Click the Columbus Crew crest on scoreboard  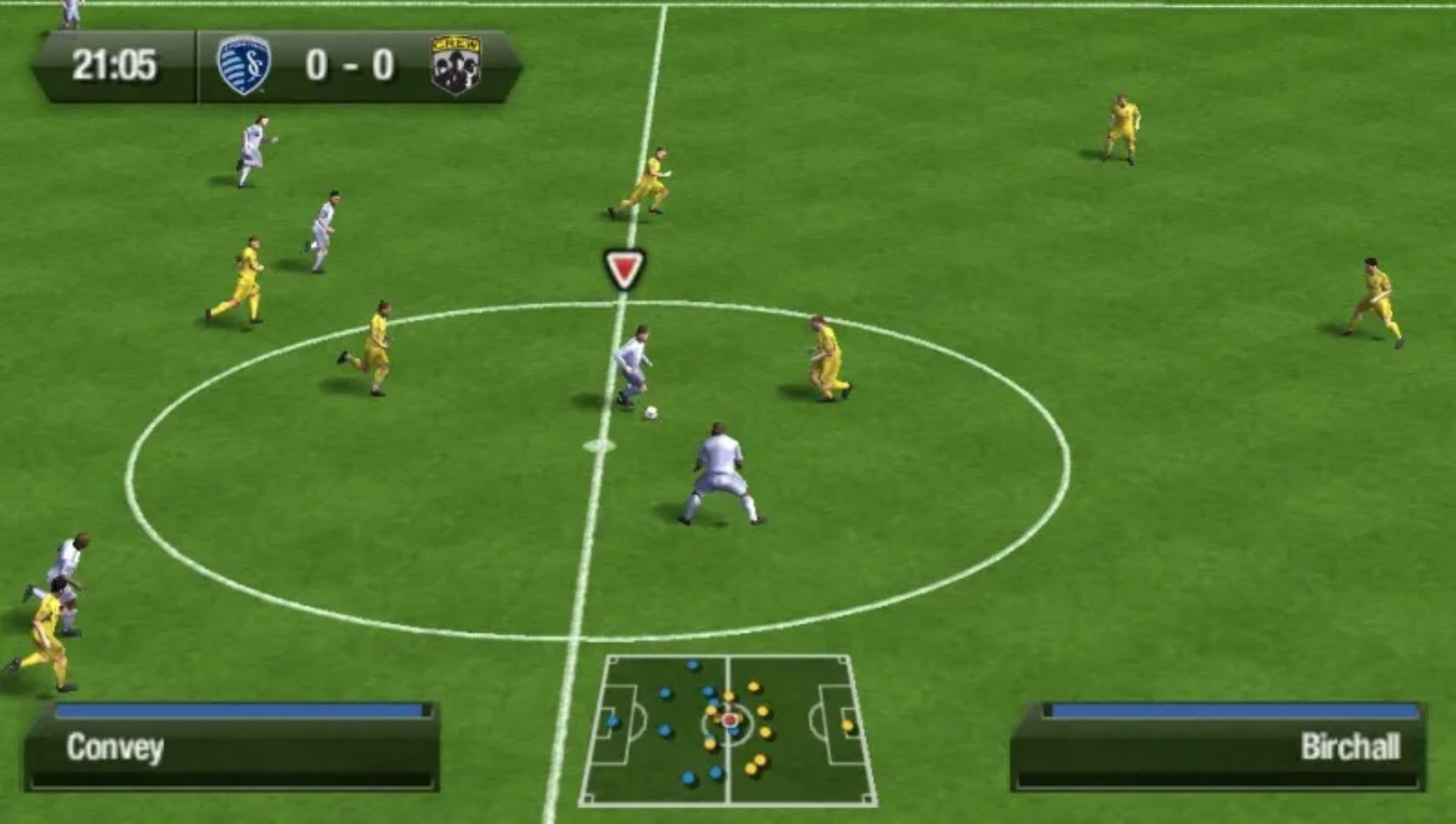pos(453,64)
